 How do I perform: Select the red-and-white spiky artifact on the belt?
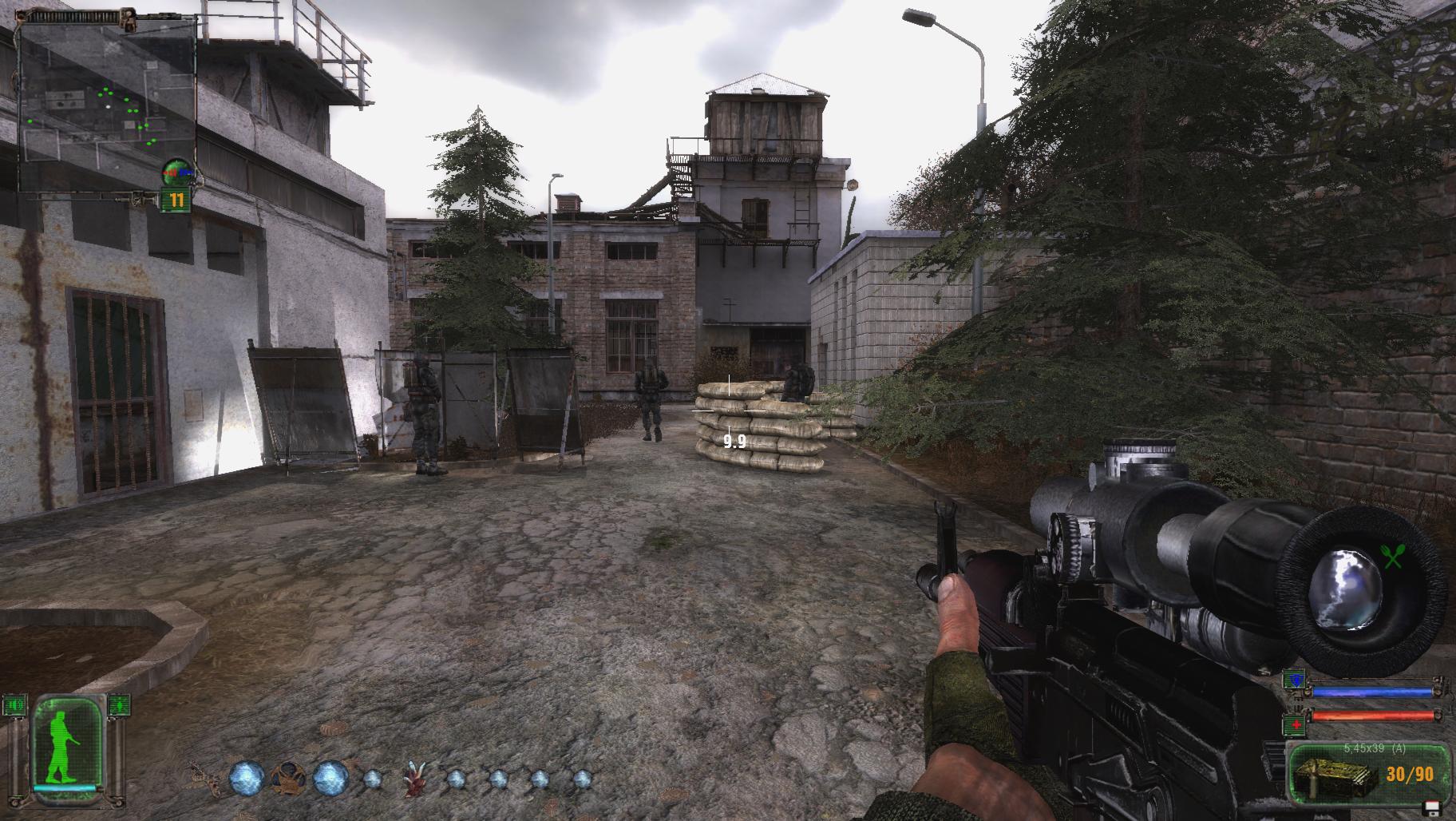click(x=413, y=779)
